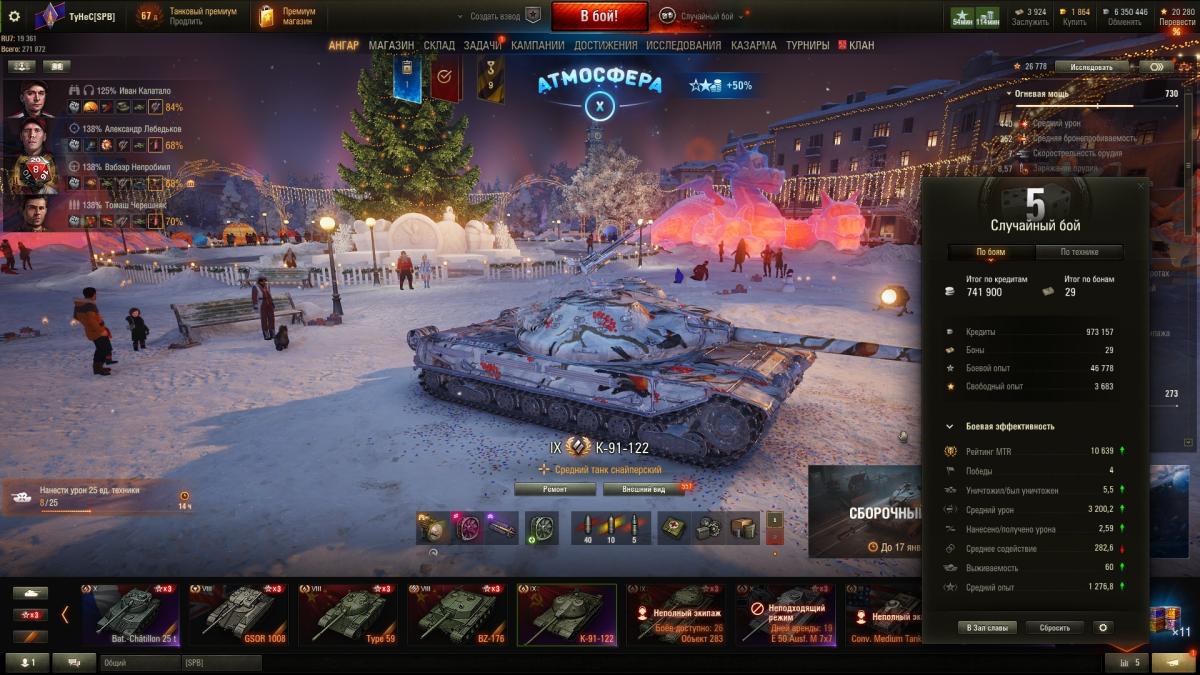The width and height of the screenshot is (1200, 675).
Task: Open the Внешний вид customization
Action: [x=643, y=489]
